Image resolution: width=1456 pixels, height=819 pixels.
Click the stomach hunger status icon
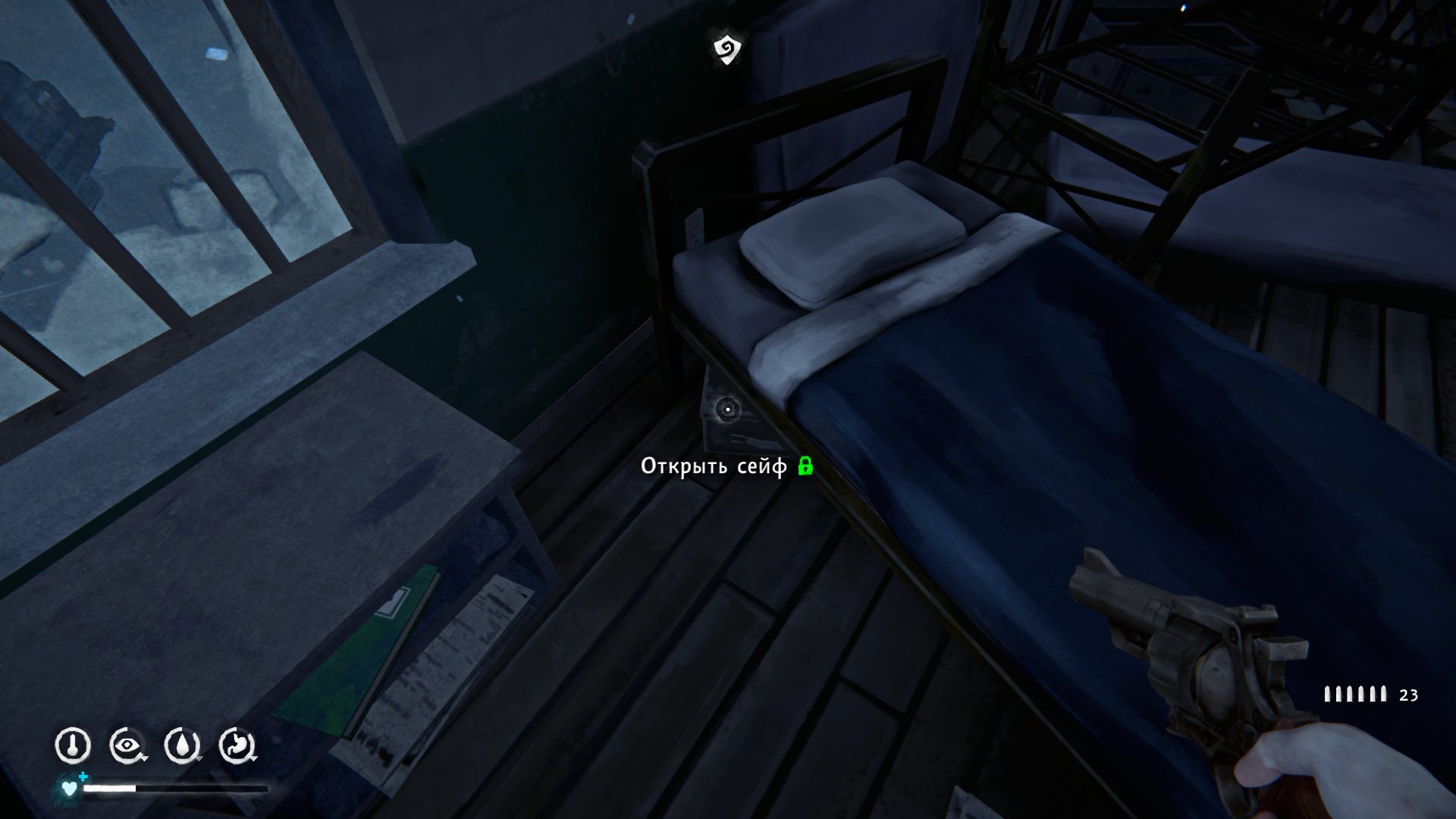click(x=237, y=745)
